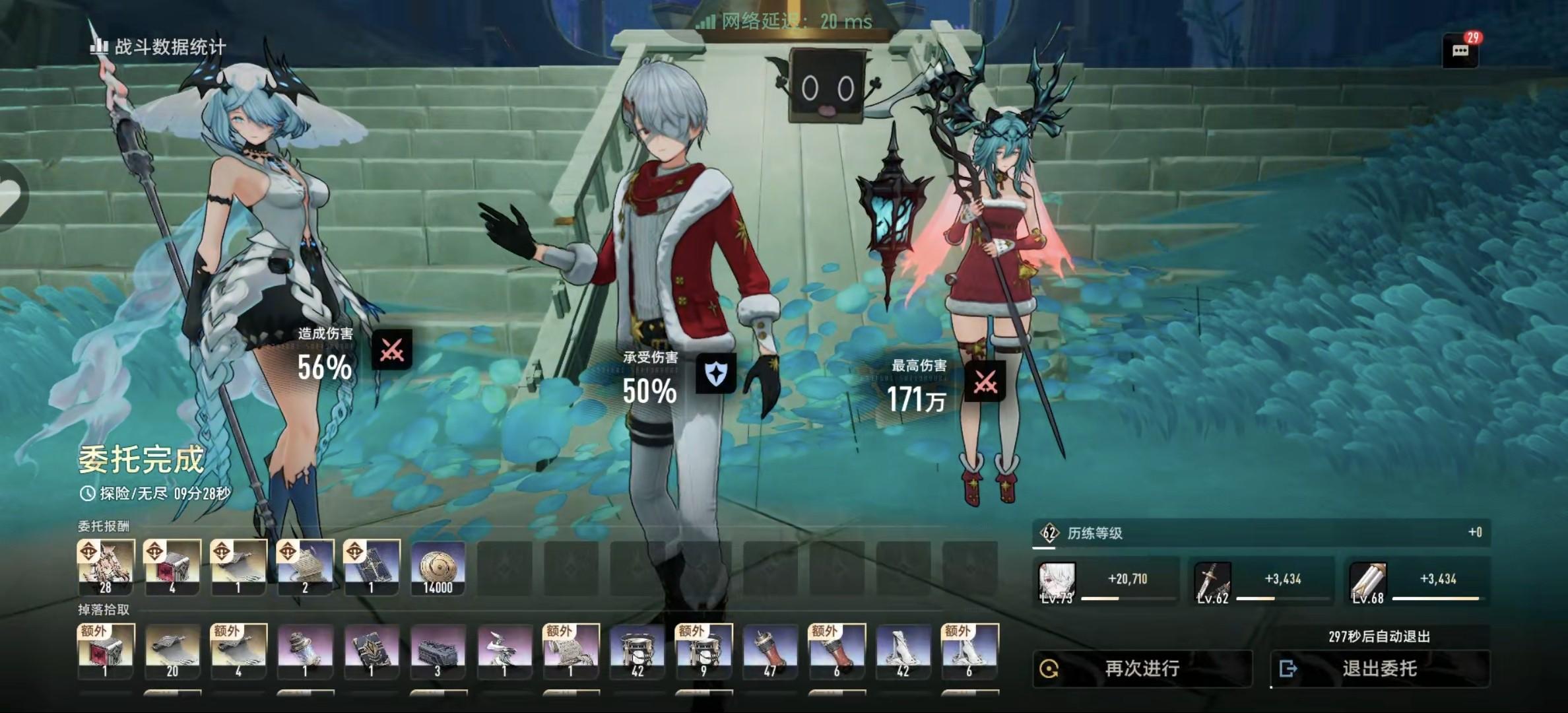1568x713 pixels.
Task: Open the chat with 29 unread messages
Action: (x=1460, y=51)
